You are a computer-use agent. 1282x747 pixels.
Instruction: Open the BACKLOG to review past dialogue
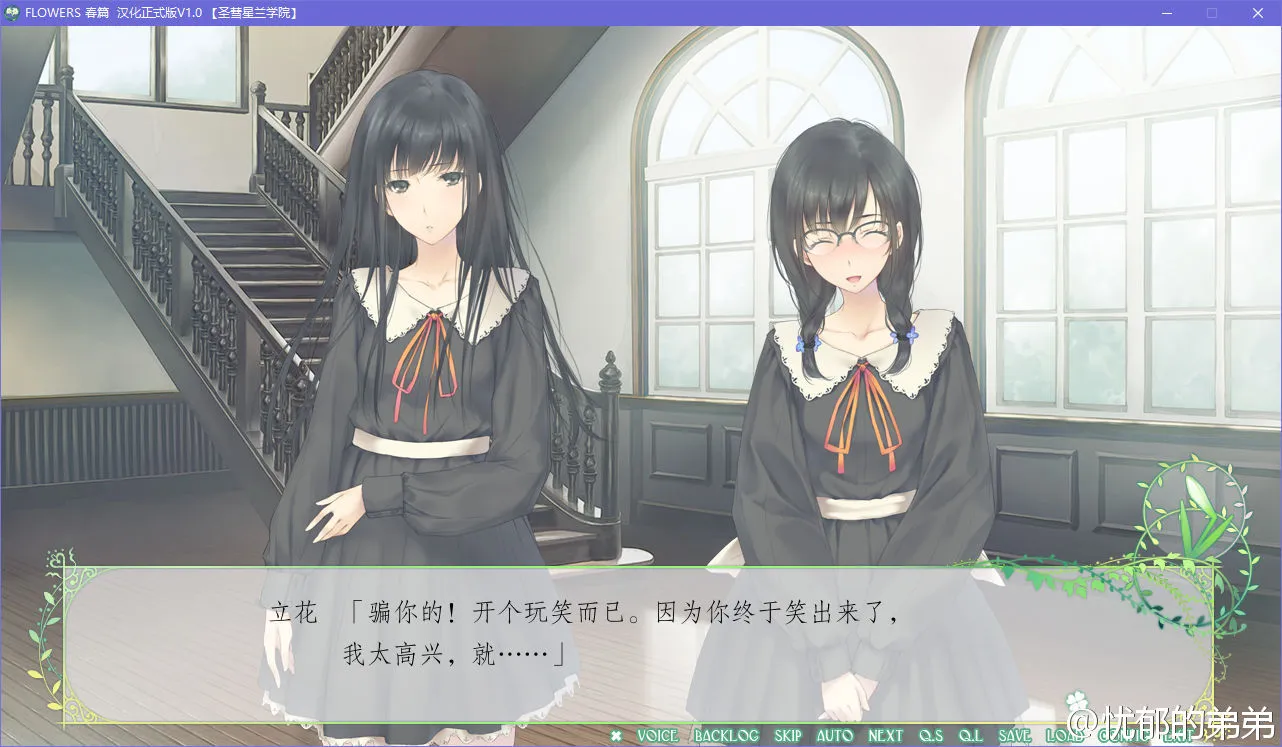(725, 736)
